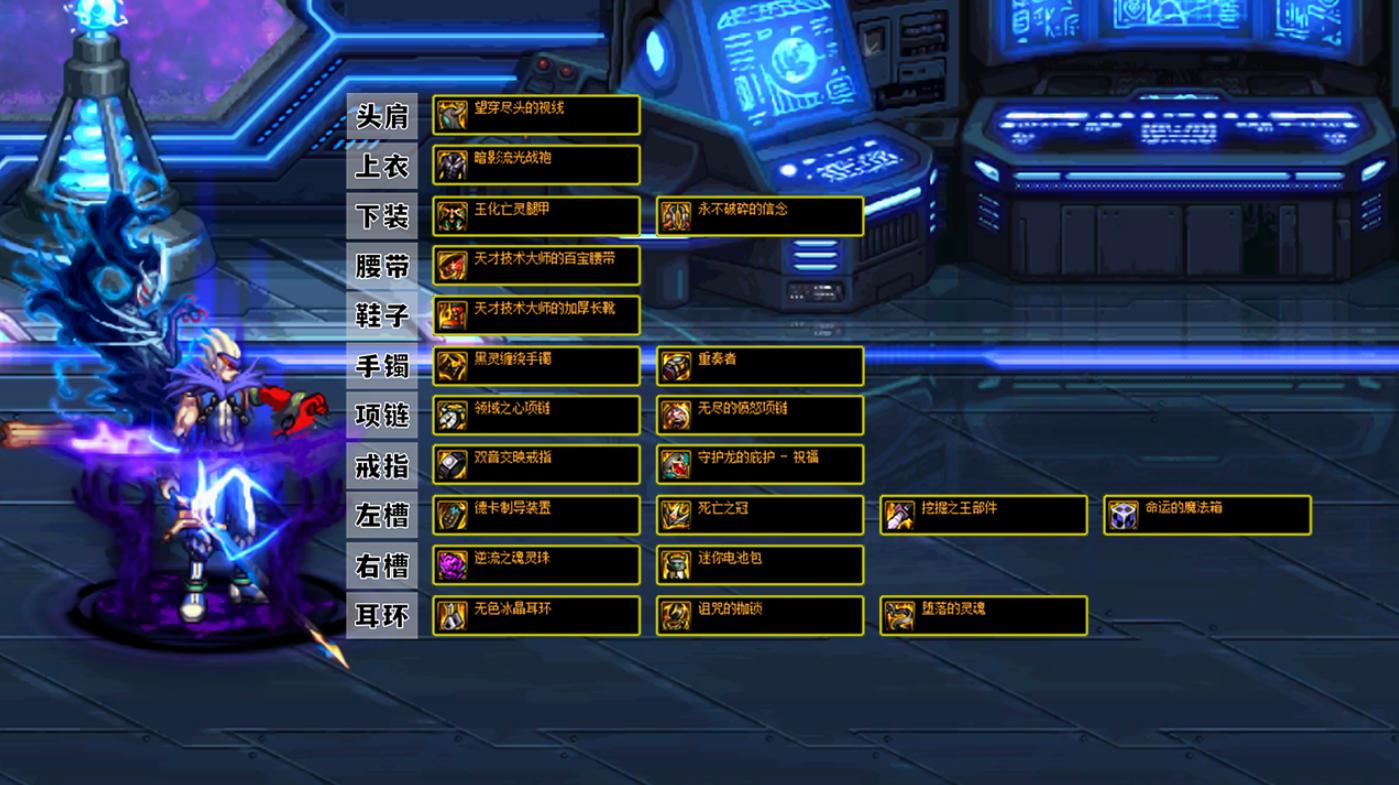Image resolution: width=1399 pixels, height=785 pixels.
Task: Click the 重奏者 bracelet option
Action: (760, 366)
